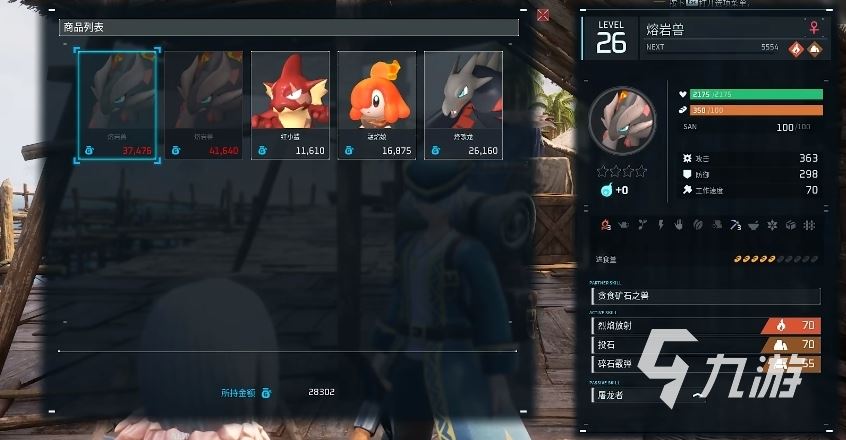Image resolution: width=846 pixels, height=440 pixels.
Task: Close the shop window with the red X
Action: tap(543, 15)
